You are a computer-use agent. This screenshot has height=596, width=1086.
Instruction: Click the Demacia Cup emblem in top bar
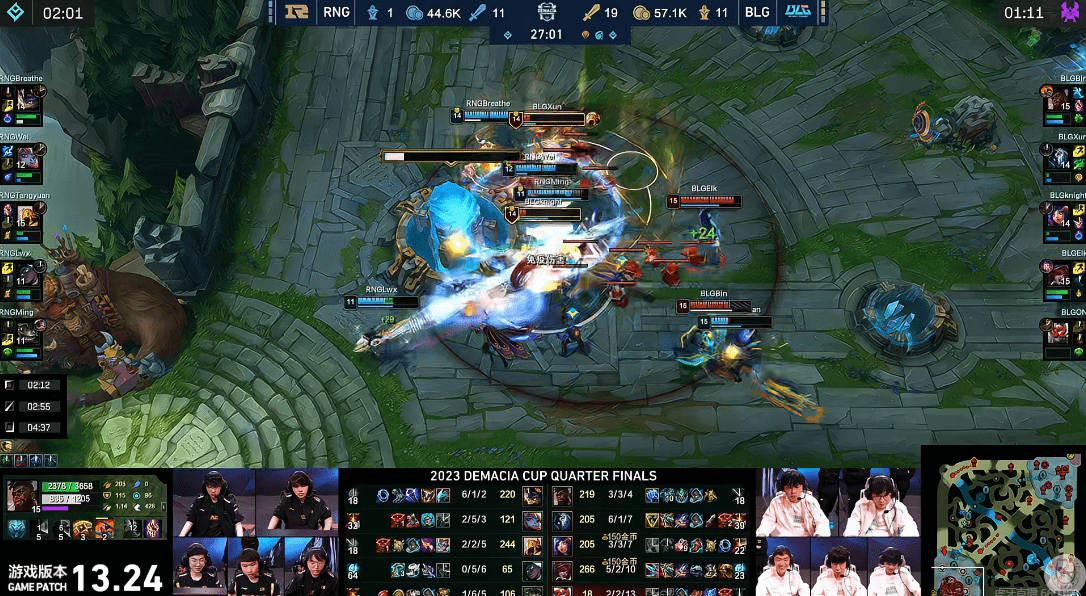pos(545,13)
